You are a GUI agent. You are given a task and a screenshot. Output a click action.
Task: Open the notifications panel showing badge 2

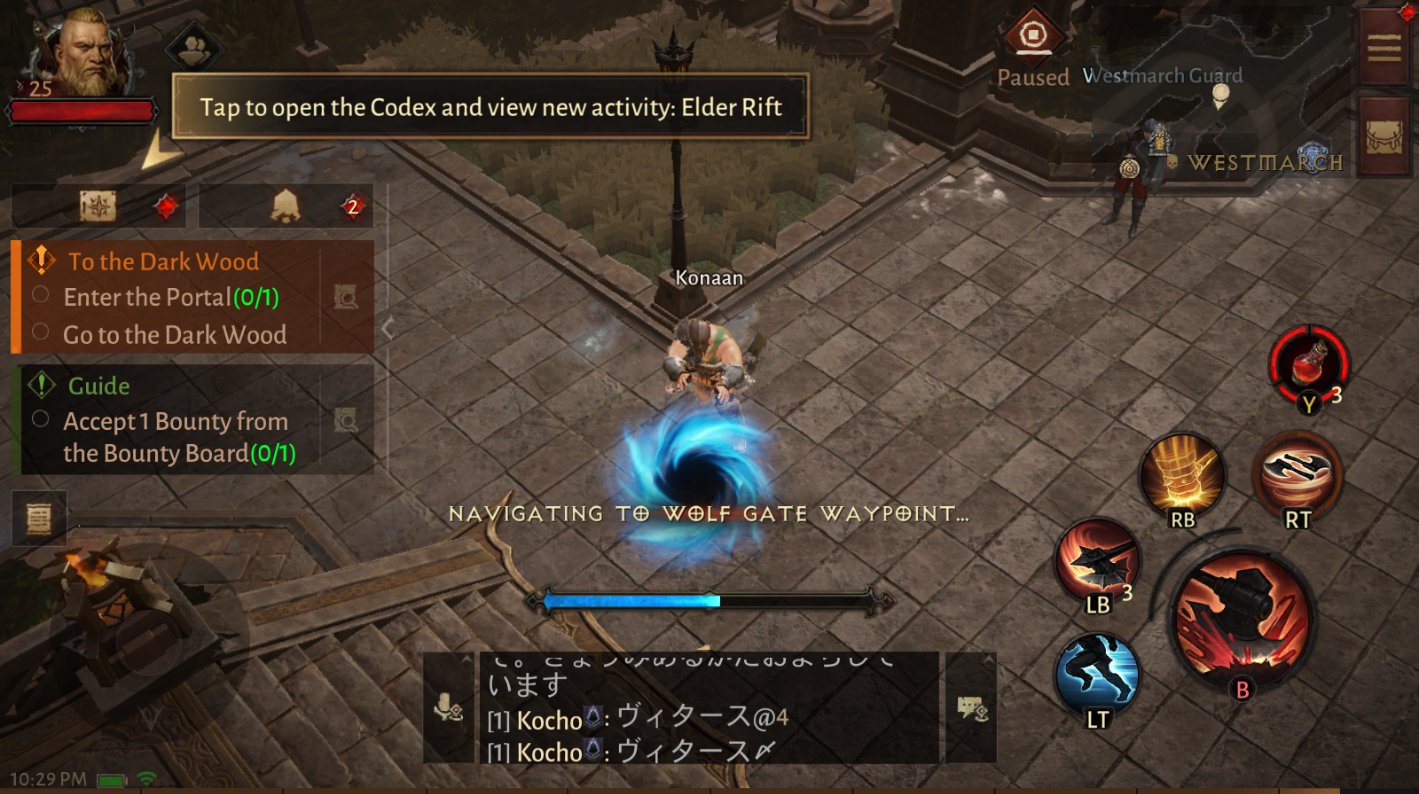click(x=286, y=205)
